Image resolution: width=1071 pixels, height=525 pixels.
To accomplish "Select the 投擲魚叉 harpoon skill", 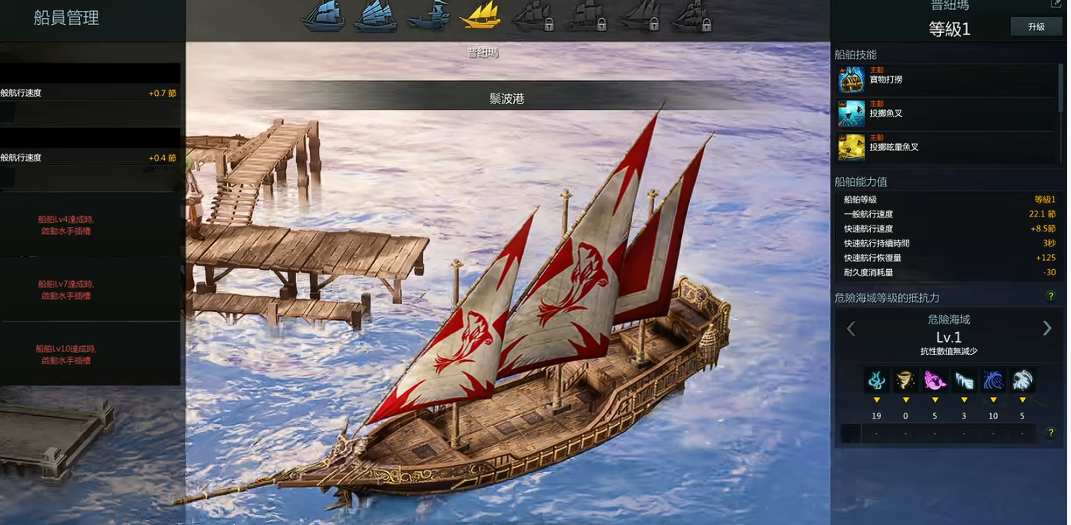I will [851, 113].
